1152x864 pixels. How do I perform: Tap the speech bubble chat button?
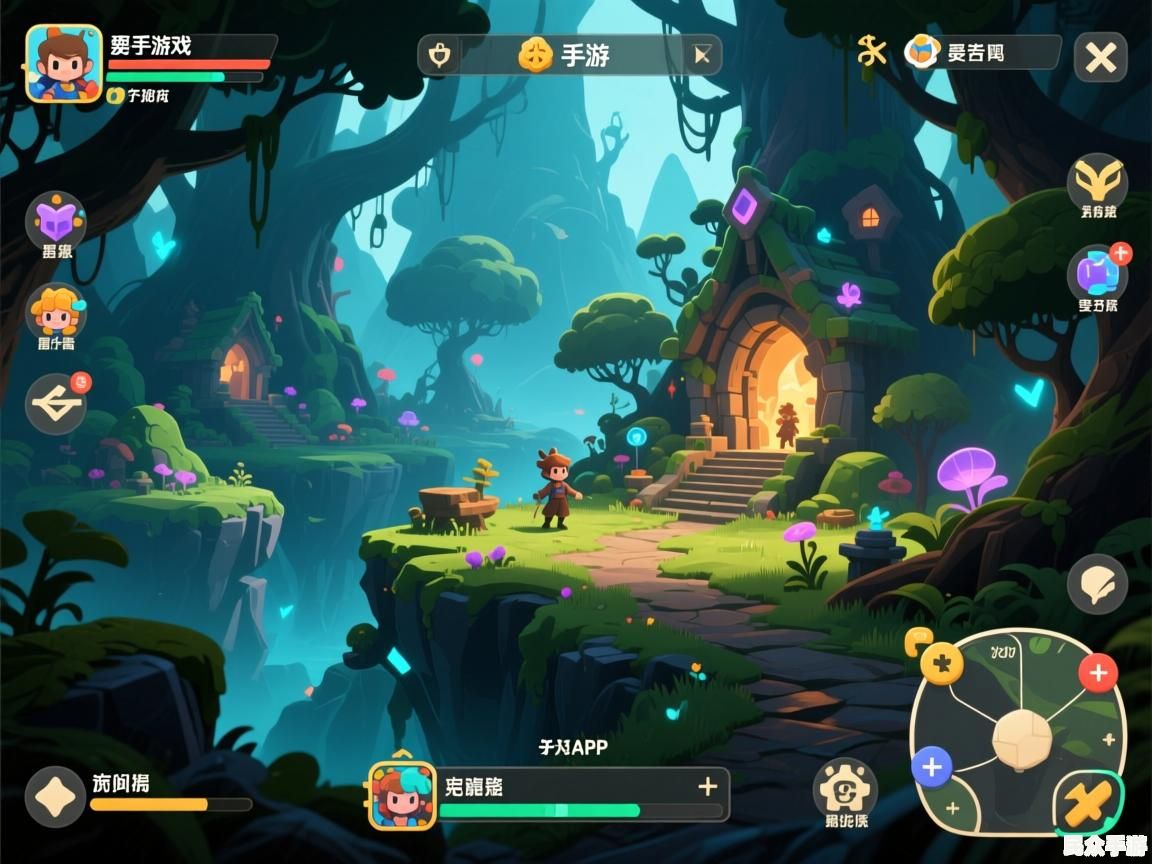(x=1097, y=584)
